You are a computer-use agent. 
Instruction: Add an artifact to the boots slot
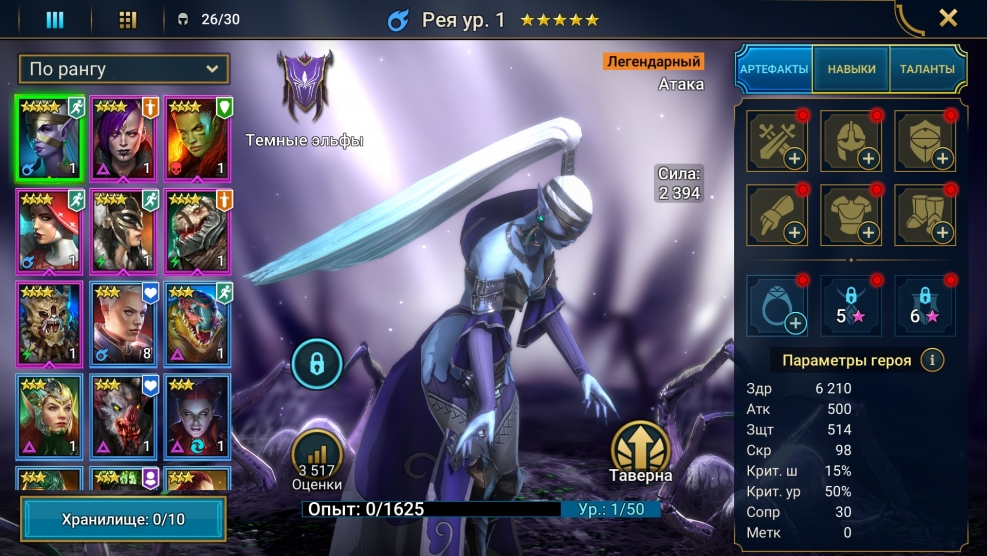coord(926,214)
